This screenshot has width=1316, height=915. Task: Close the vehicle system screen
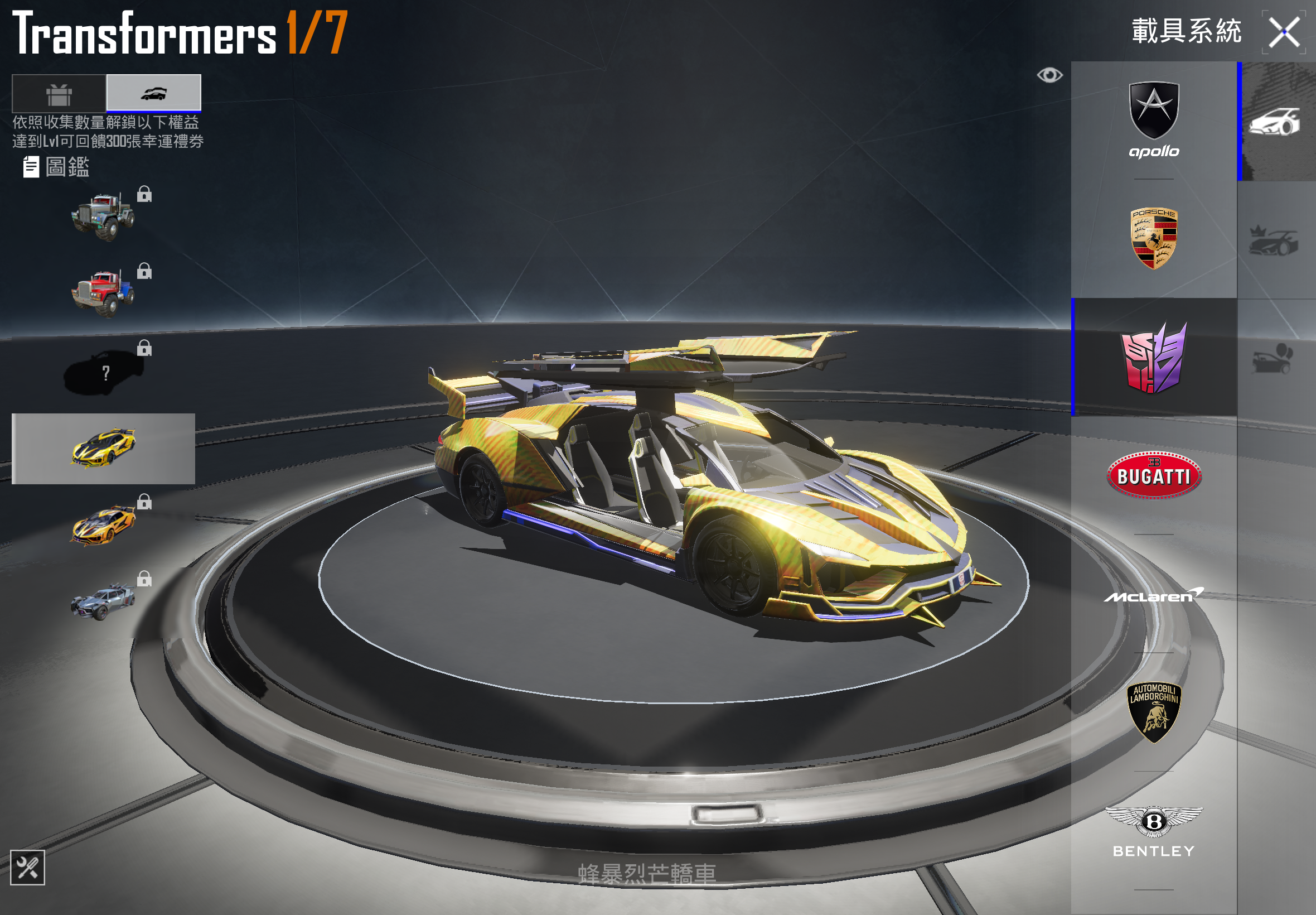point(1283,32)
